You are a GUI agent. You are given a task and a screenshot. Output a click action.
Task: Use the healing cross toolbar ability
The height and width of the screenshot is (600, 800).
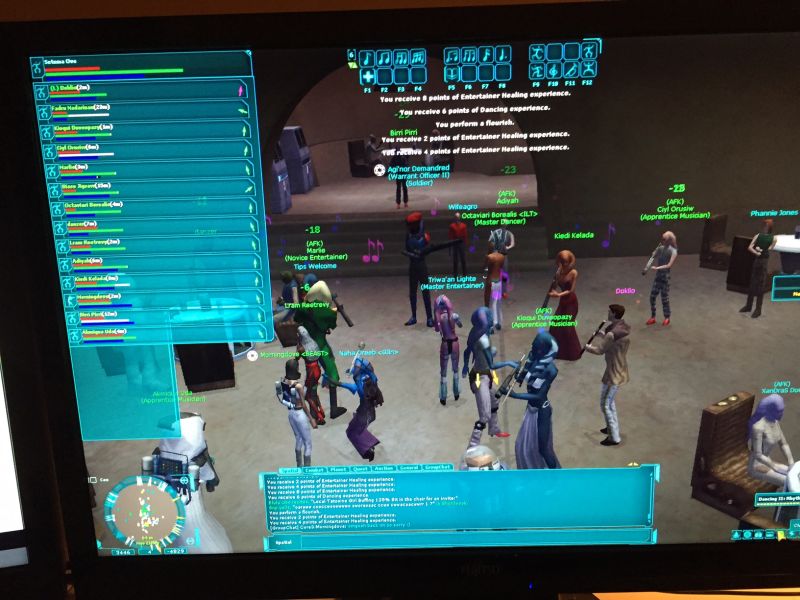click(x=367, y=76)
